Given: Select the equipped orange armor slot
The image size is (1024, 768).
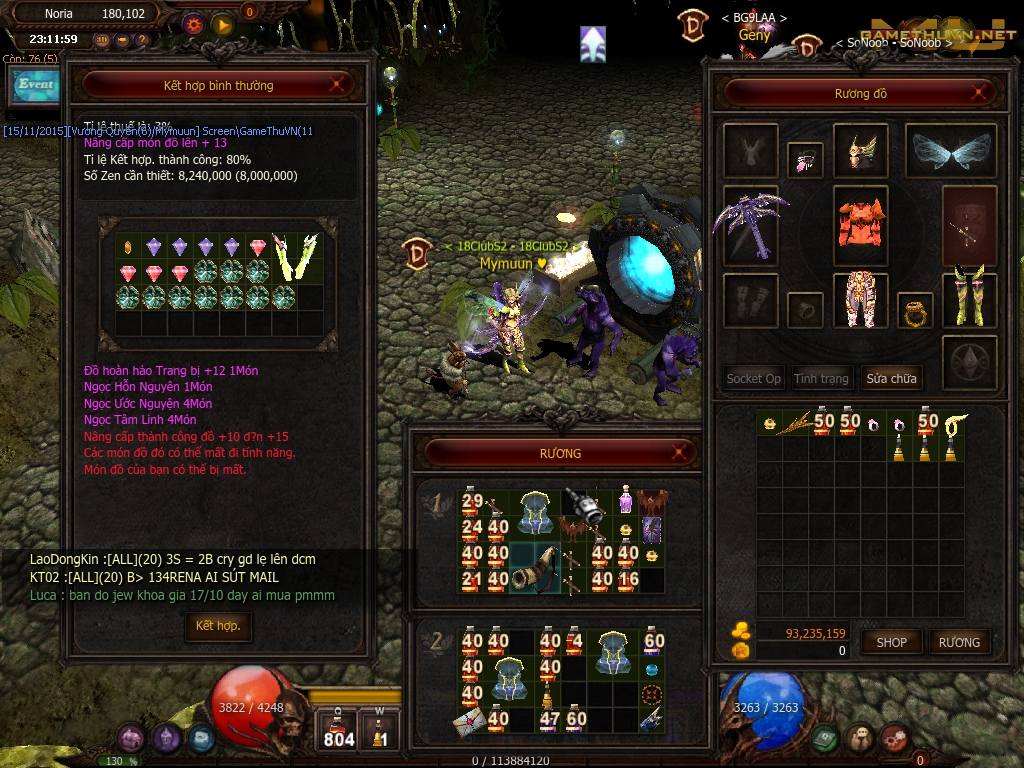Looking at the screenshot, I should click(x=861, y=226).
